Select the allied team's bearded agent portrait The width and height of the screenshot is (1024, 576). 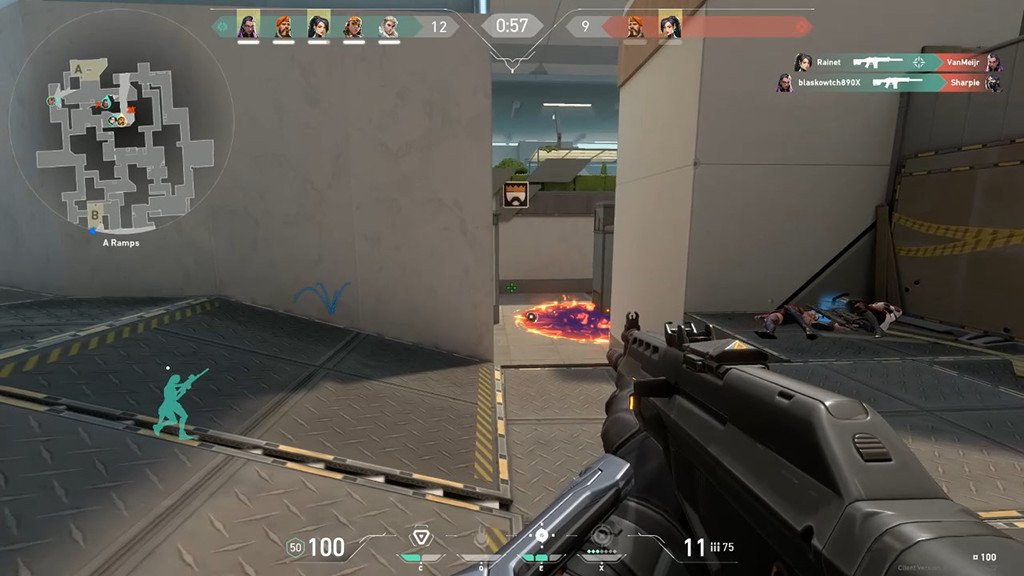(284, 26)
